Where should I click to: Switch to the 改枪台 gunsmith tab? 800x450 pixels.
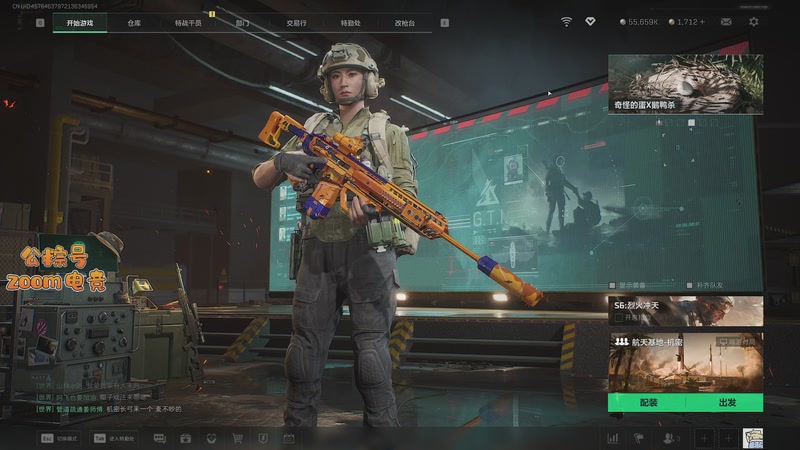click(x=404, y=22)
